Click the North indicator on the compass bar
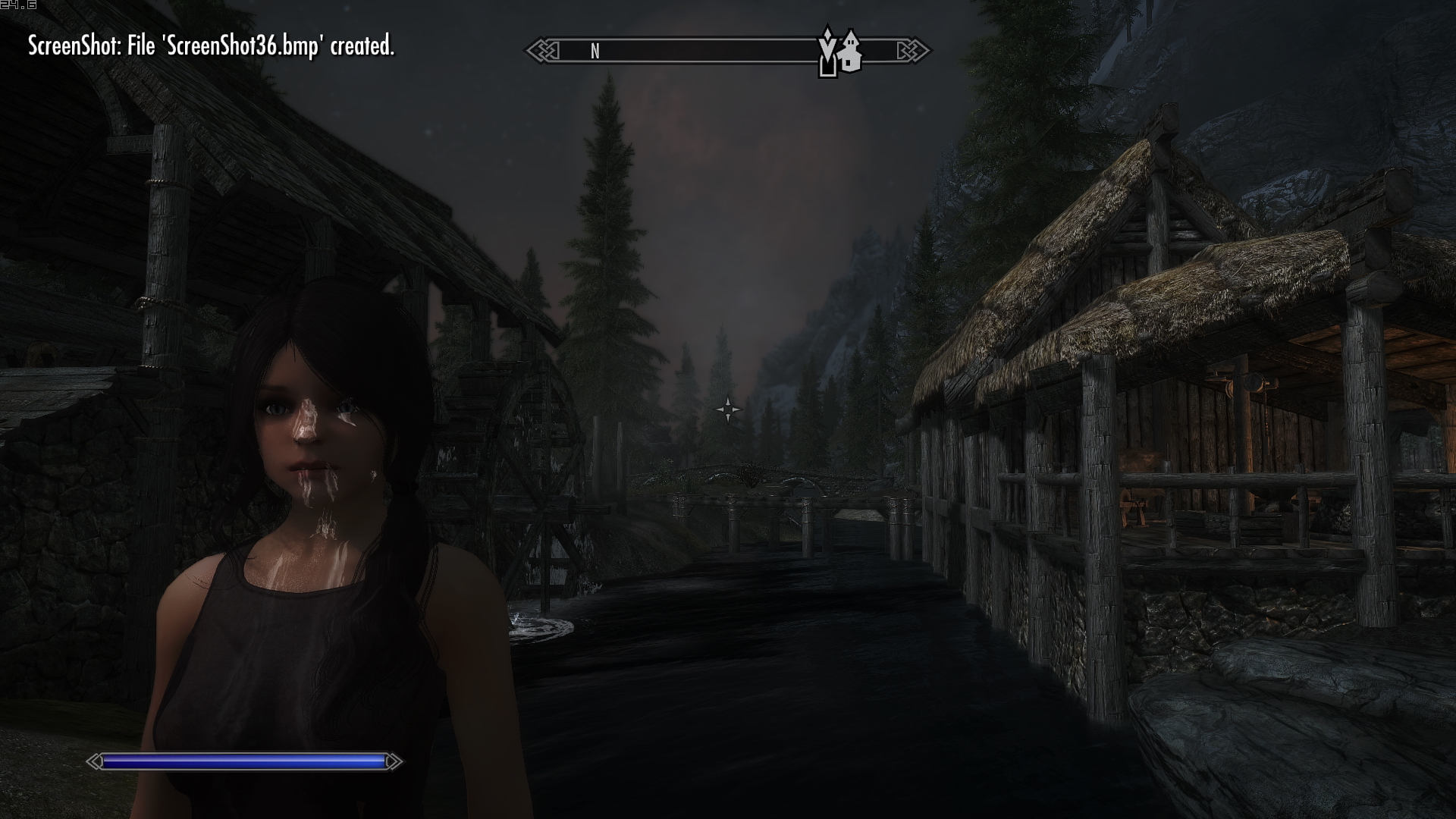 point(595,52)
